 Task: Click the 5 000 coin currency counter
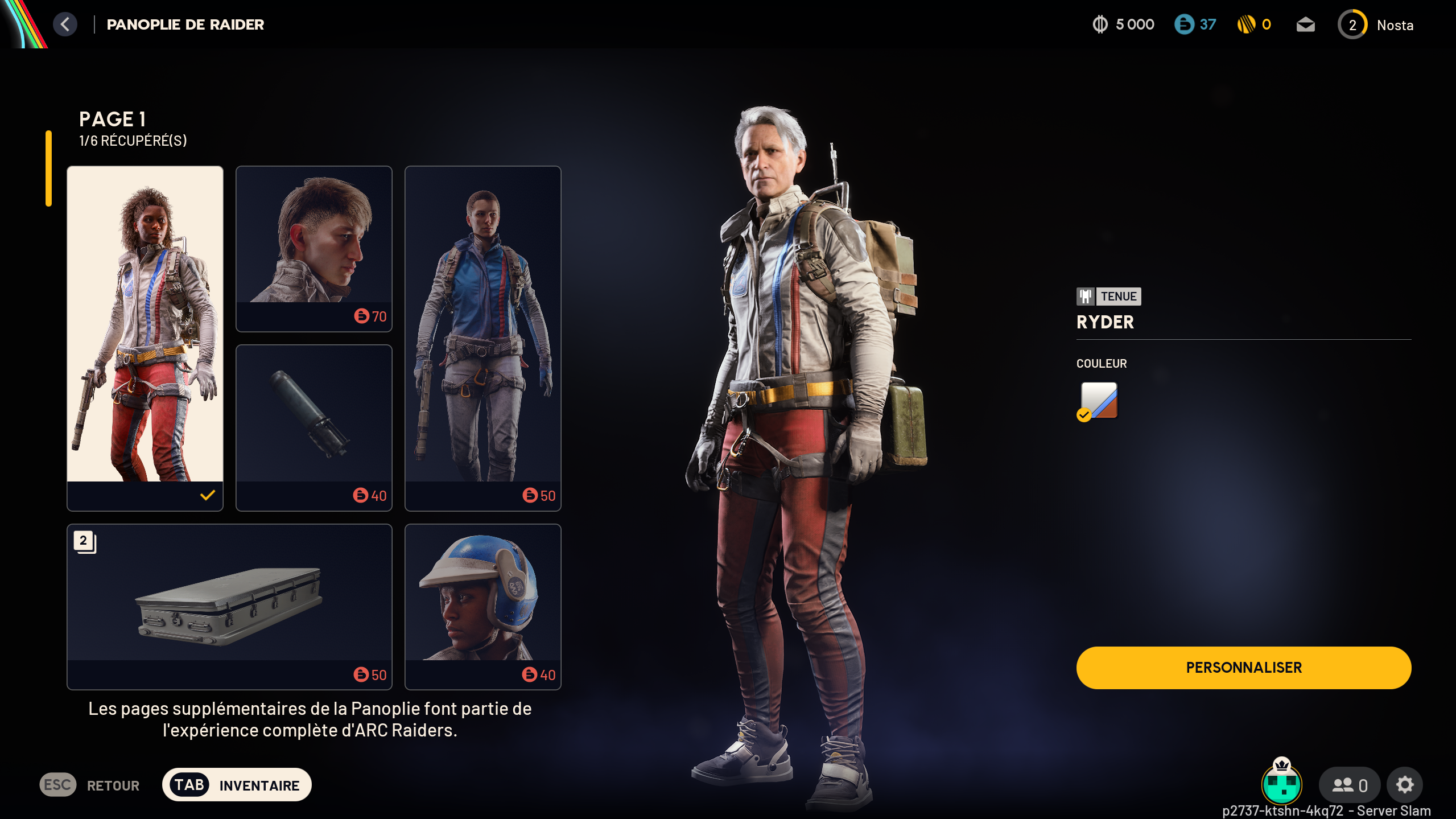(x=1123, y=24)
